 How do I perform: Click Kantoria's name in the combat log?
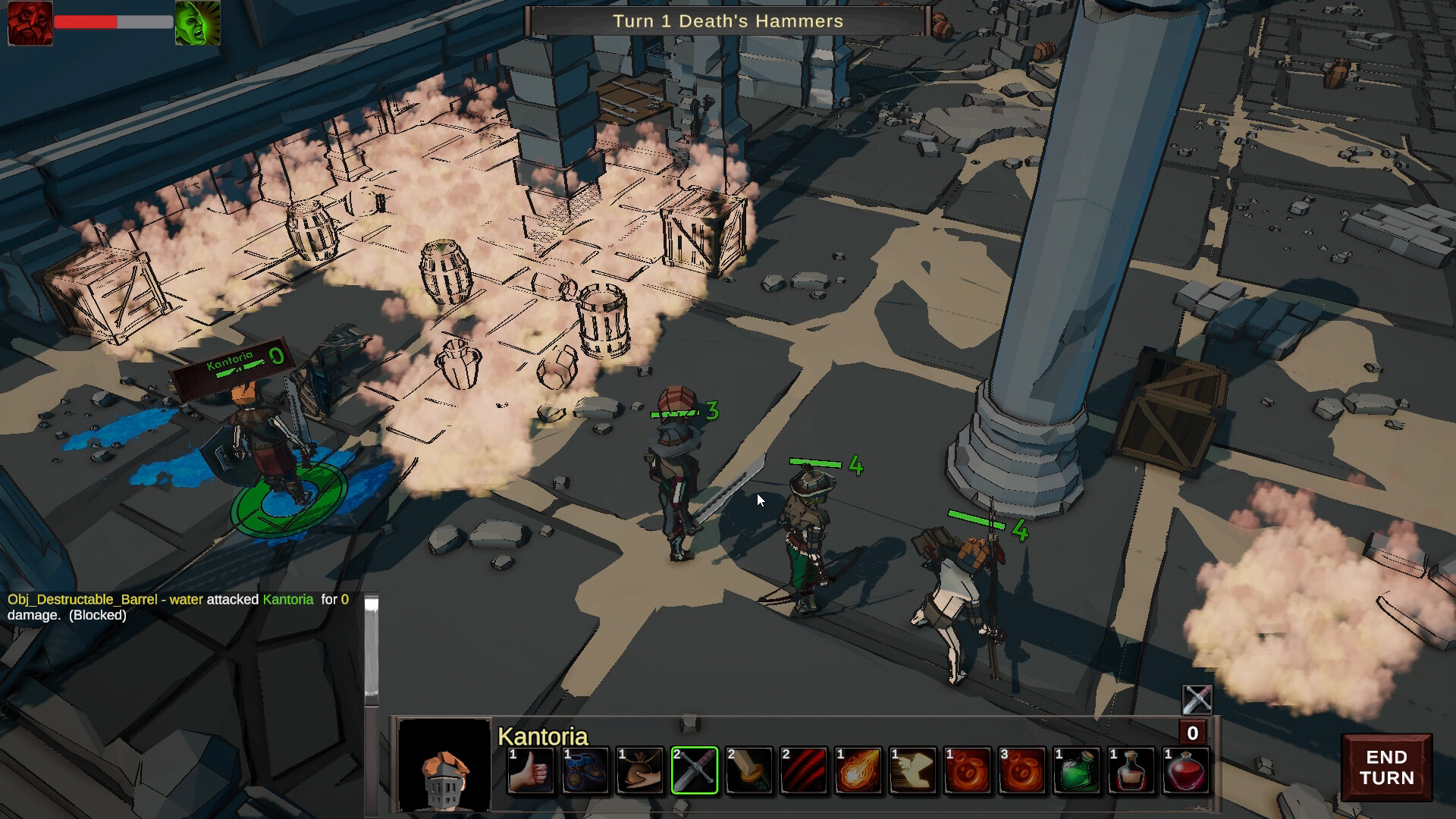point(287,599)
